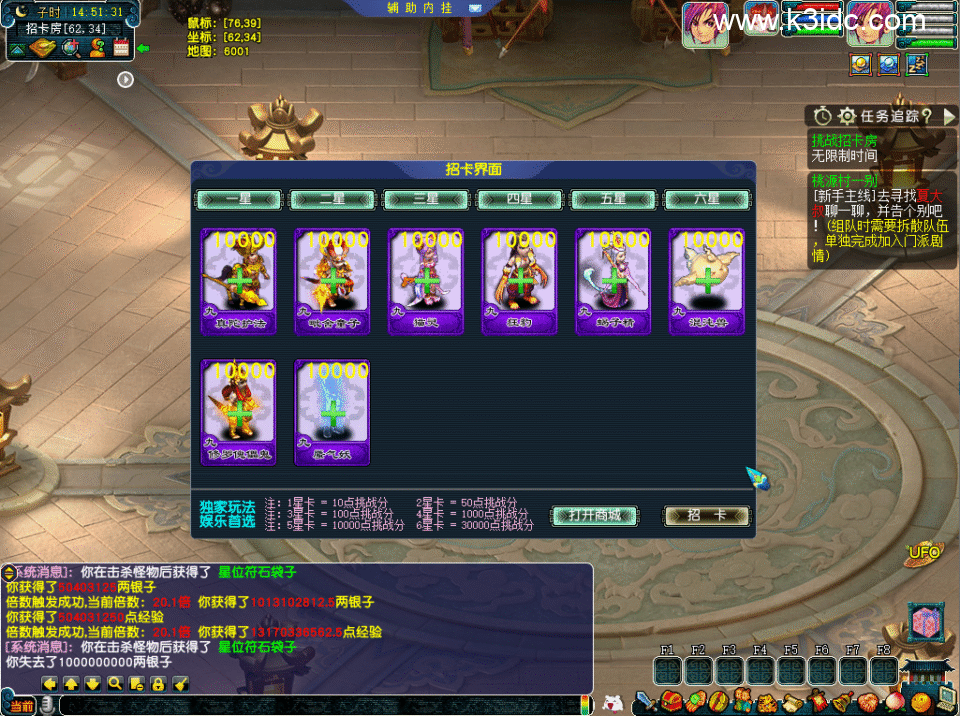Choose the 真陀护法 card
The image size is (960, 716).
238,280
